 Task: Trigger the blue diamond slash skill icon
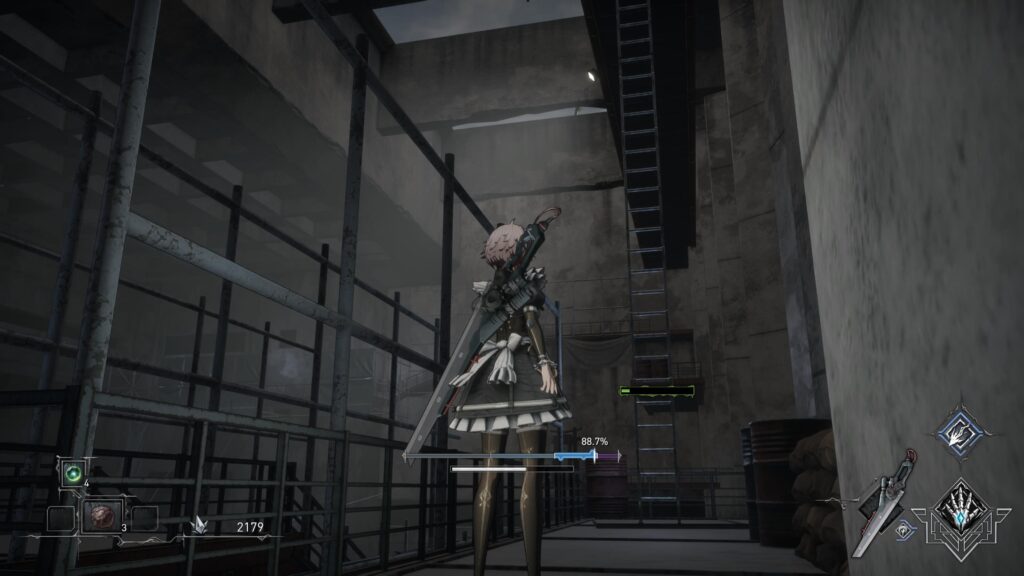pyautogui.click(x=961, y=431)
